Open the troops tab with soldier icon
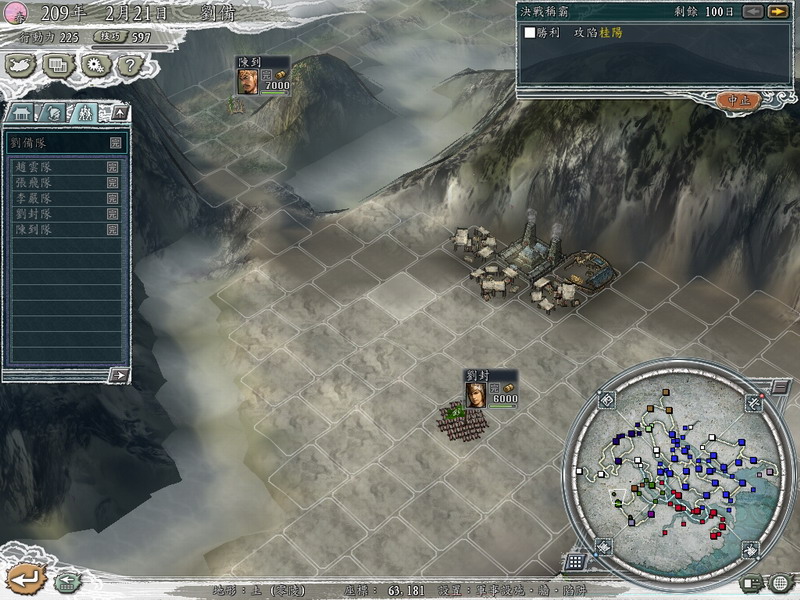 pyautogui.click(x=85, y=112)
